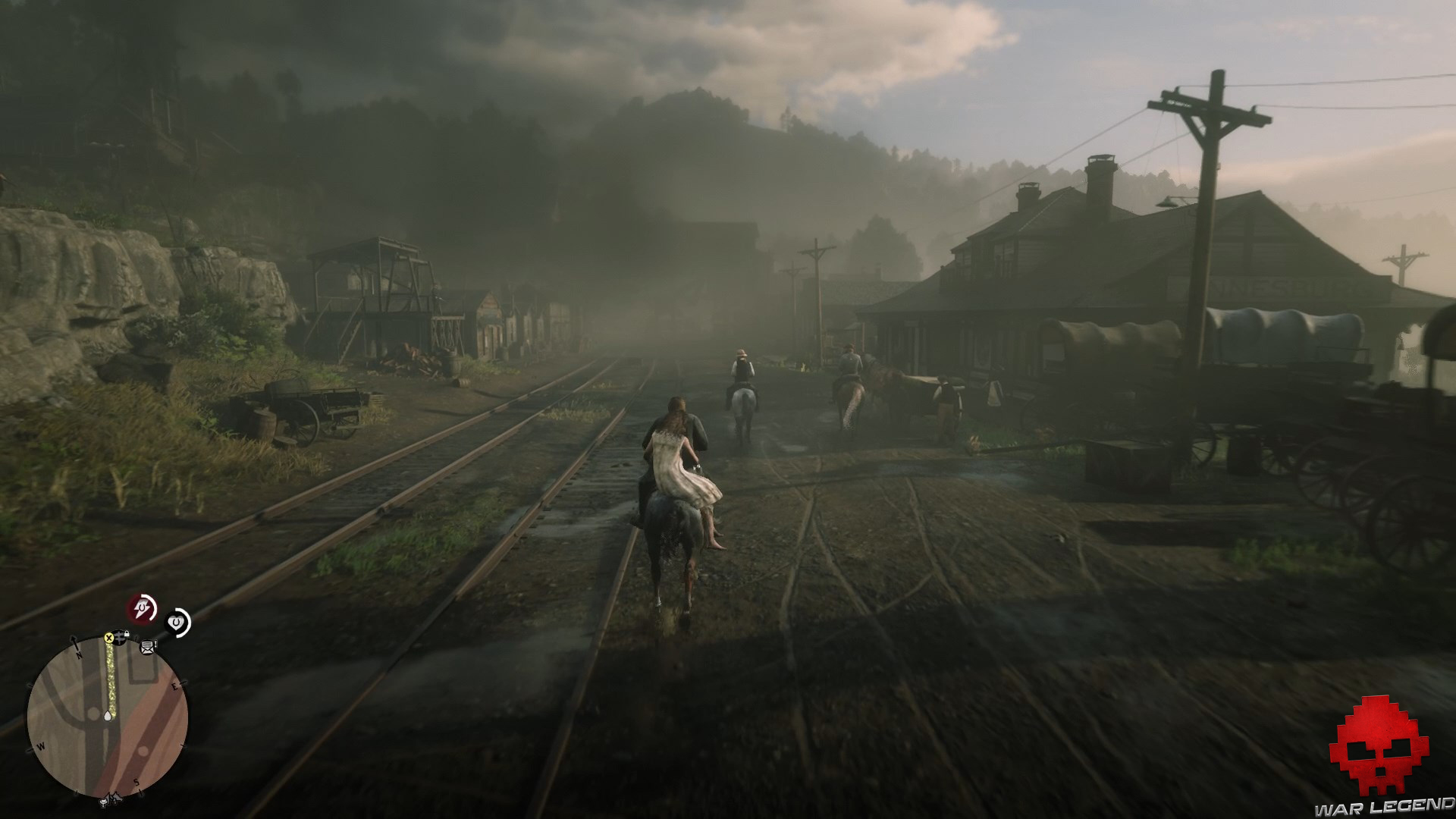This screenshot has height=819, width=1456.
Task: Select the mountain elevation icon below minimap
Action: tap(114, 797)
